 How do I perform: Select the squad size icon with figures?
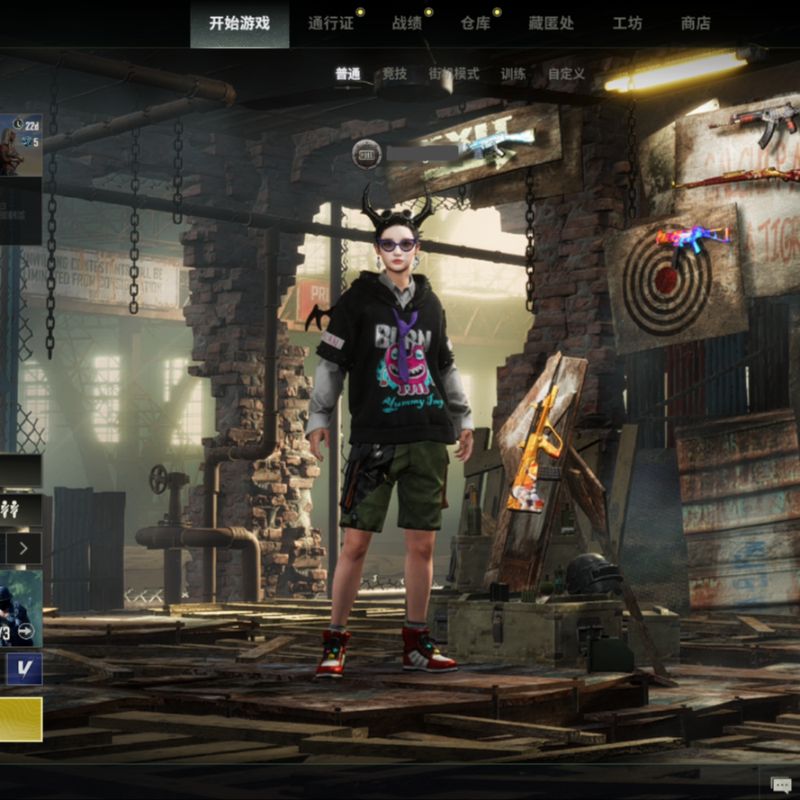tap(20, 509)
